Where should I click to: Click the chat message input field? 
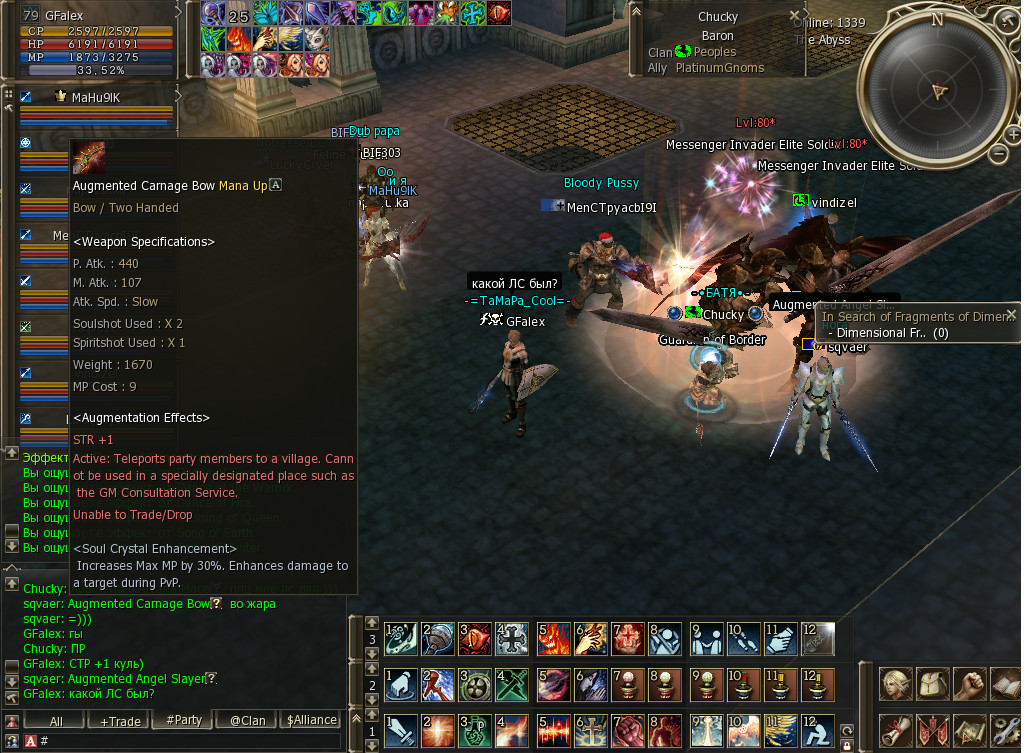190,741
